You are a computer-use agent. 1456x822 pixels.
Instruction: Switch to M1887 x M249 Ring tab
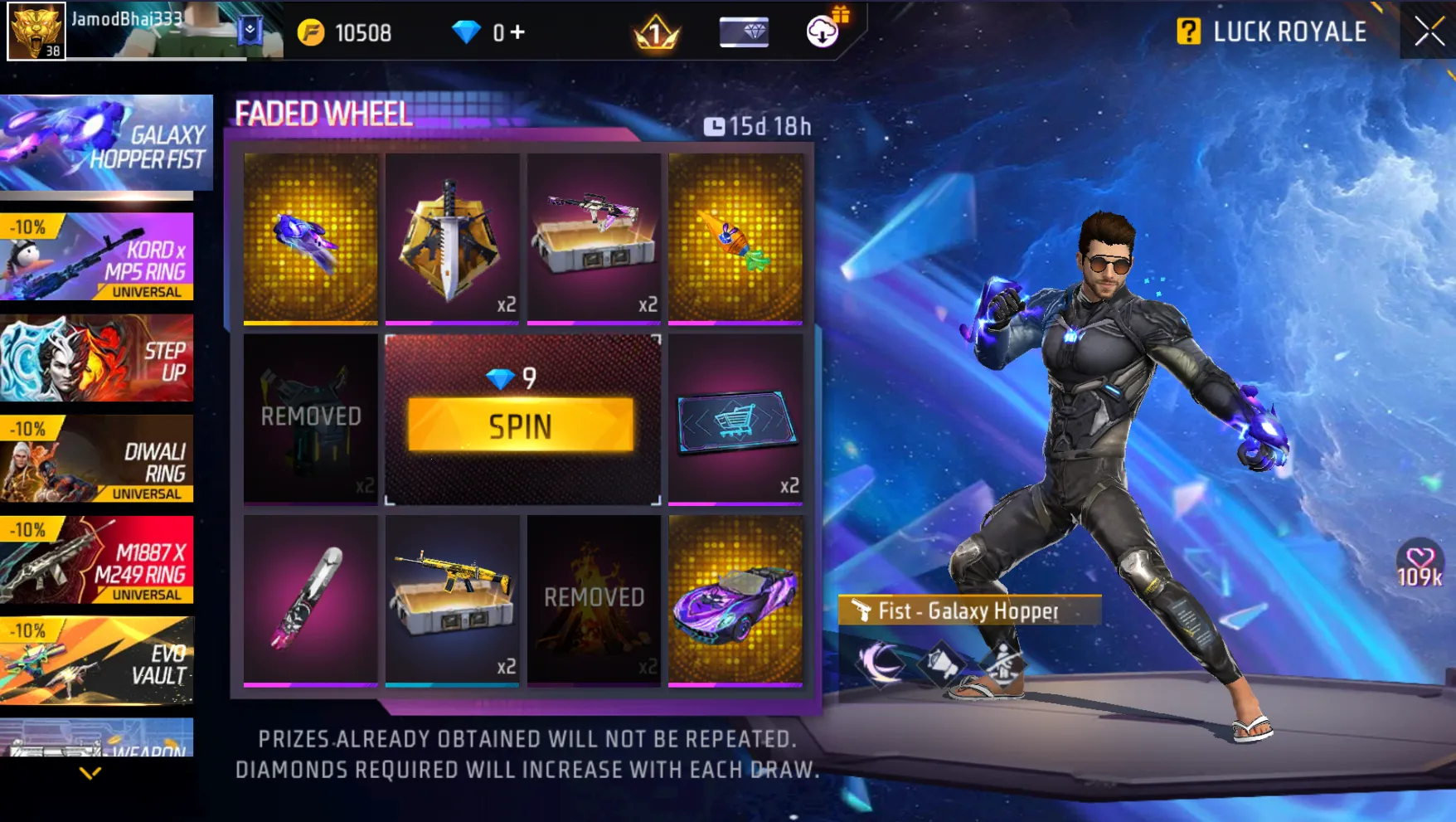[97, 561]
